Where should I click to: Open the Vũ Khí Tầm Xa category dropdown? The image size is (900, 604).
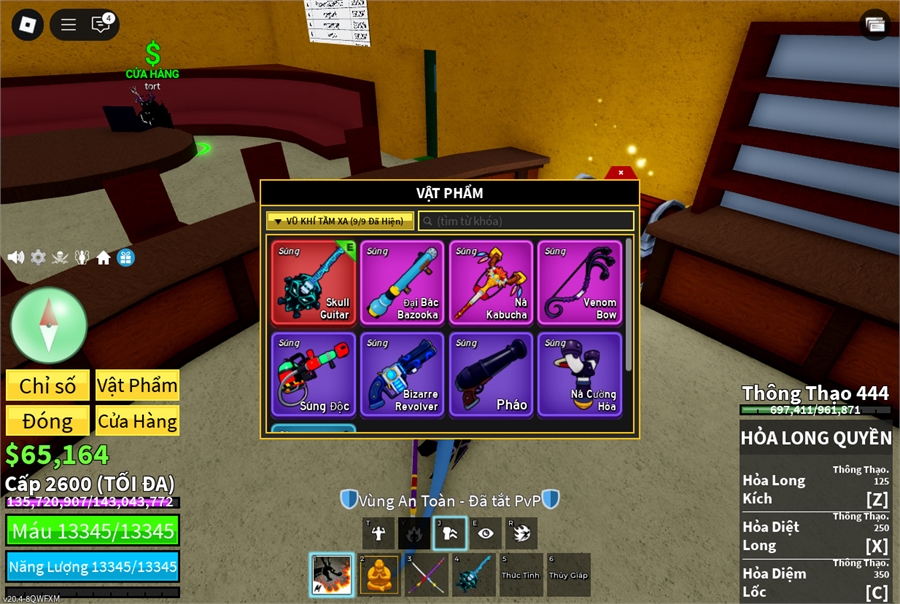click(x=340, y=221)
